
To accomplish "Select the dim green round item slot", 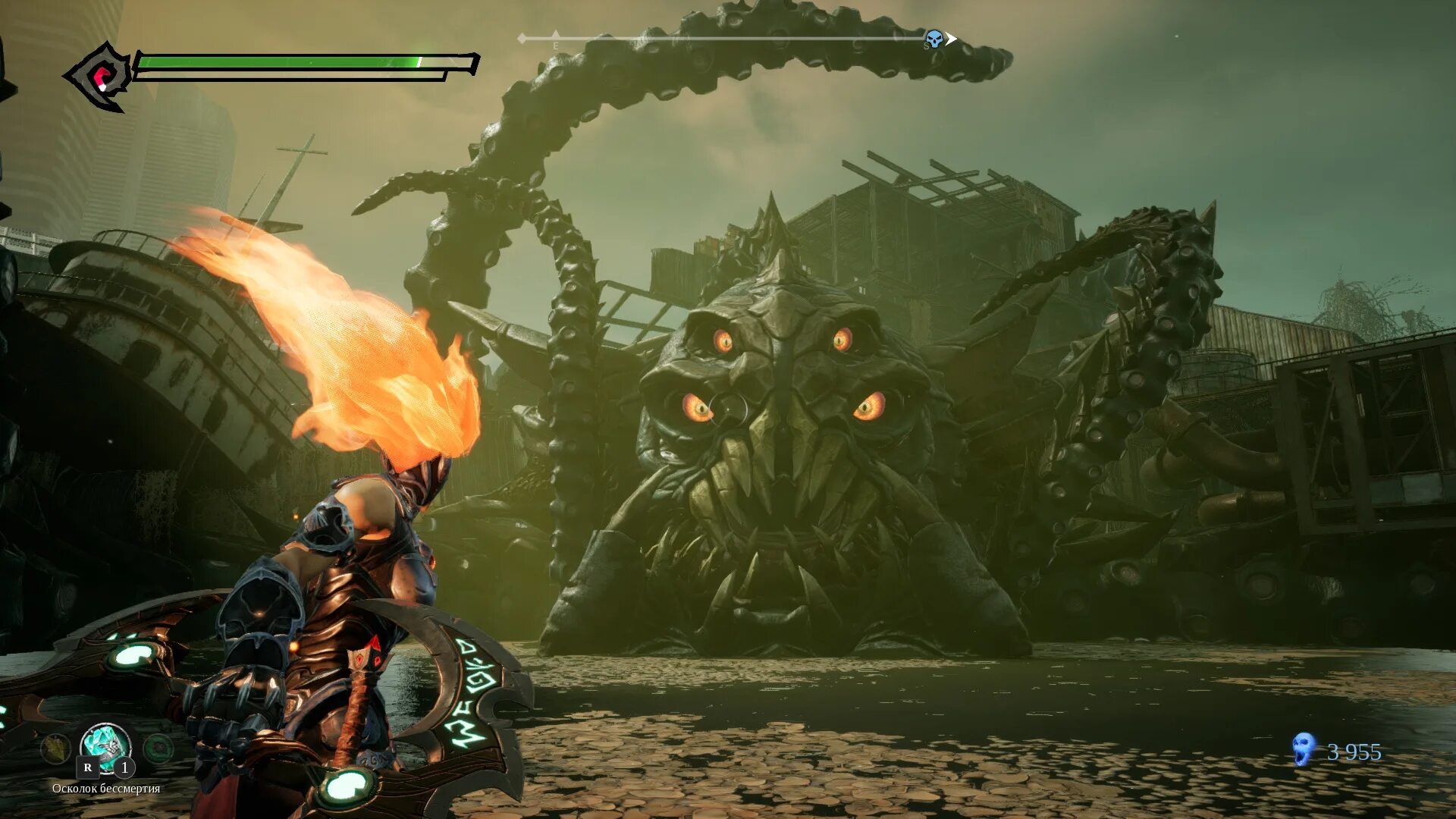I will (x=158, y=749).
